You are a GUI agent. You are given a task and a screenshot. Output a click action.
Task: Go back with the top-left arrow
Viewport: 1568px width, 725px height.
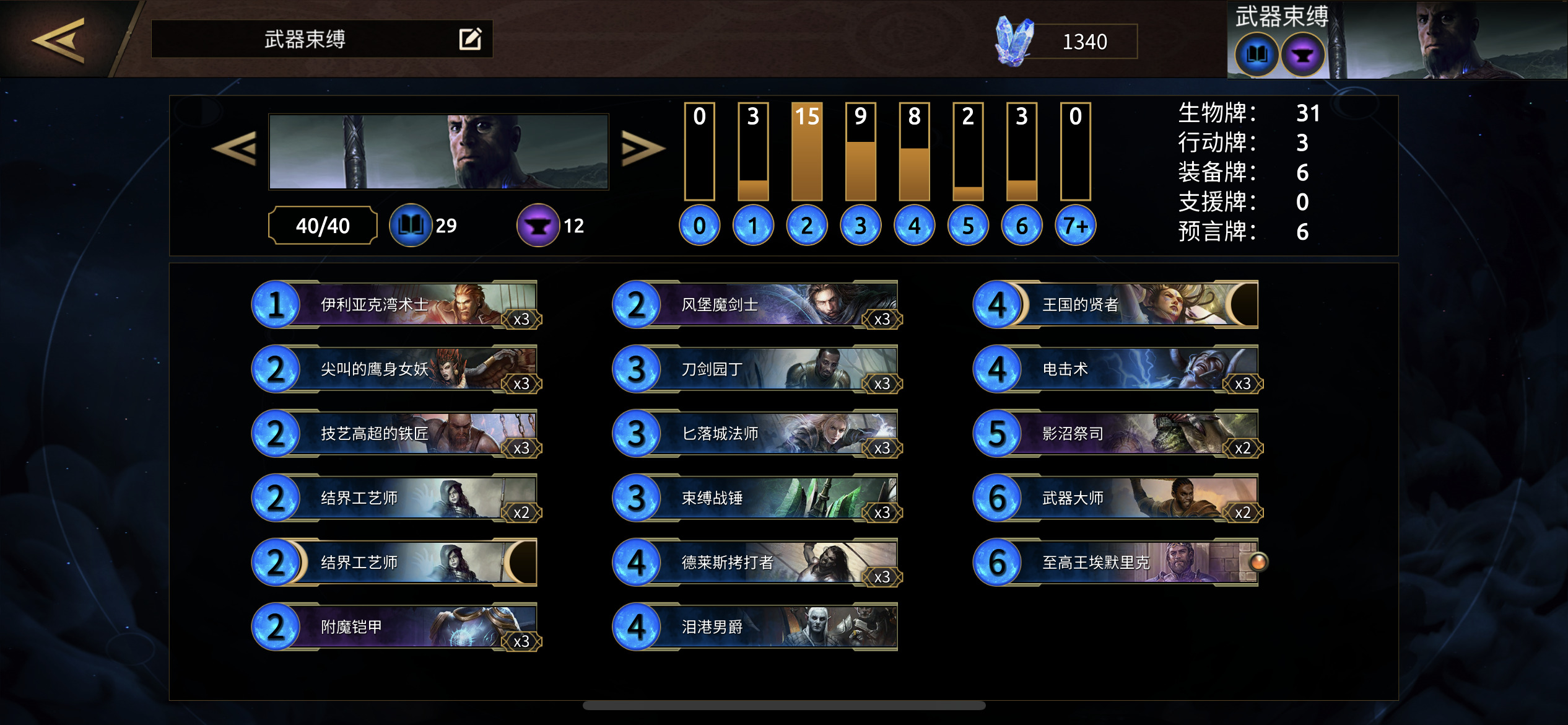[59, 40]
